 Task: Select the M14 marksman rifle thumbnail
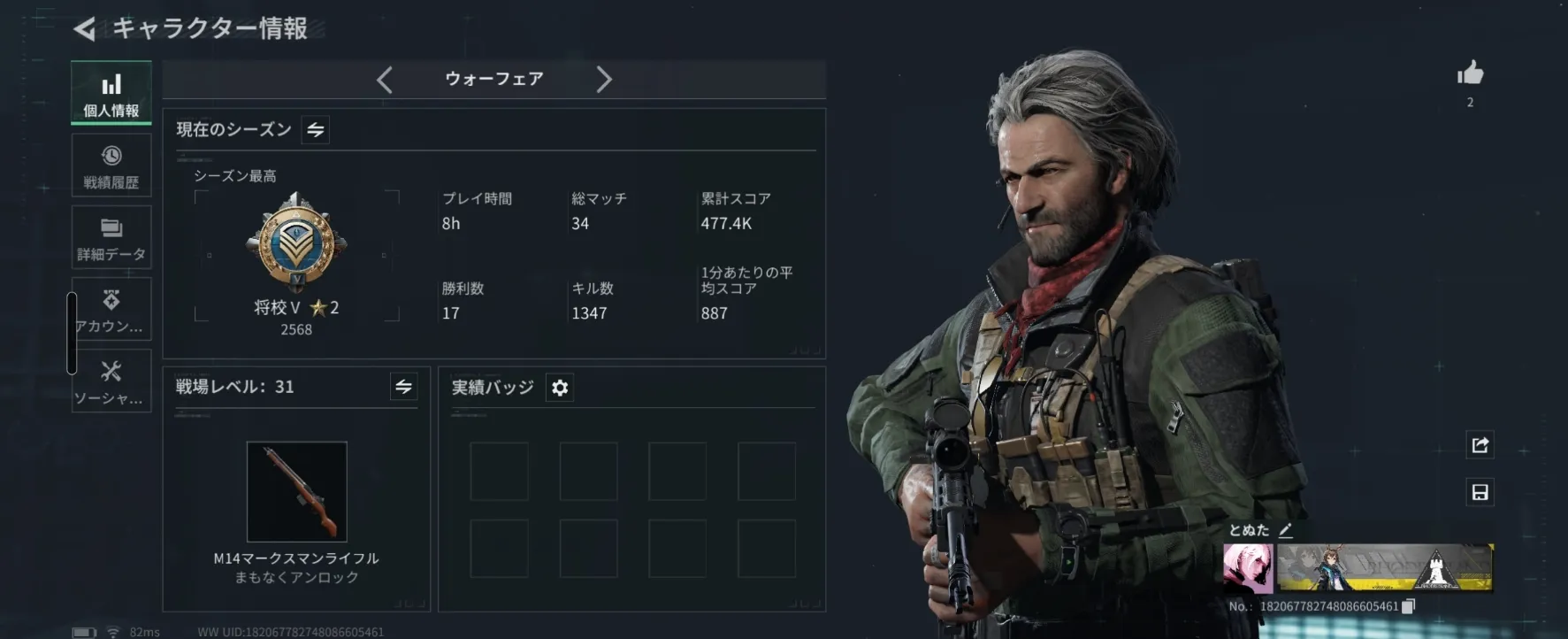coord(297,491)
